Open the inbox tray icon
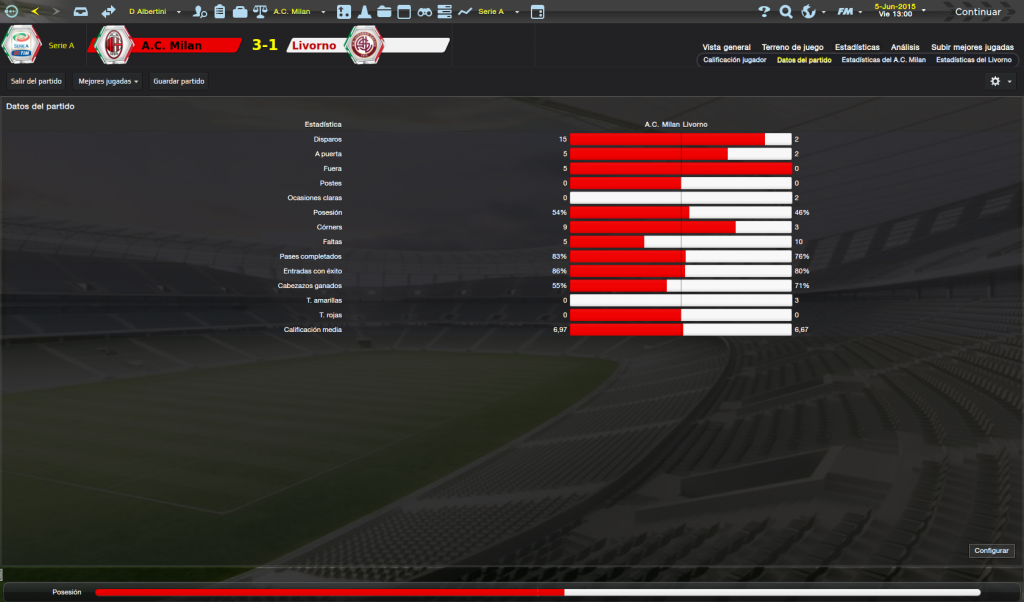Screen dimensions: 1024x602 coord(81,12)
